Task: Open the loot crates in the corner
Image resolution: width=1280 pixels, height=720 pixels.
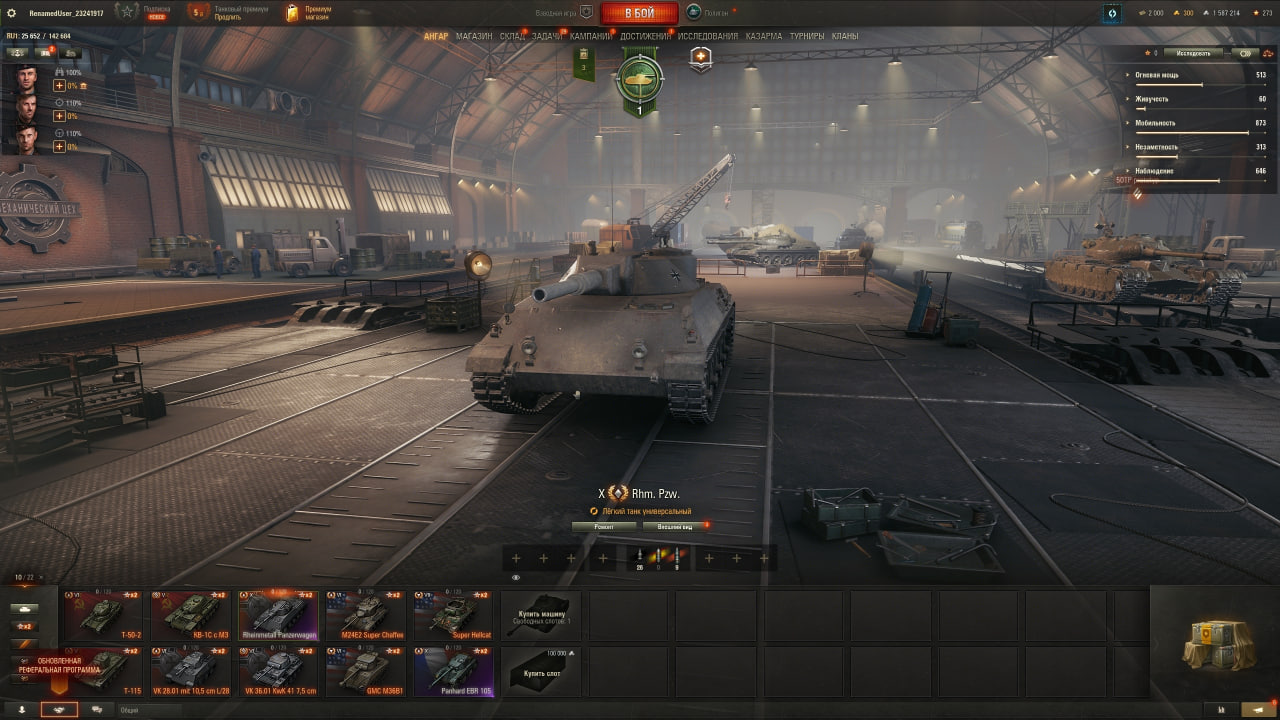Action: pyautogui.click(x=1217, y=644)
